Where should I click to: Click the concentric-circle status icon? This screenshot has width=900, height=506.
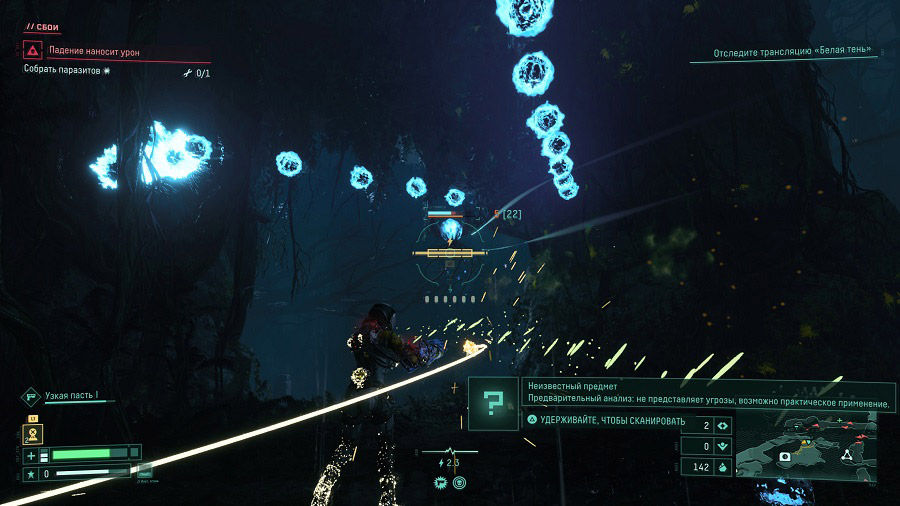tap(459, 482)
